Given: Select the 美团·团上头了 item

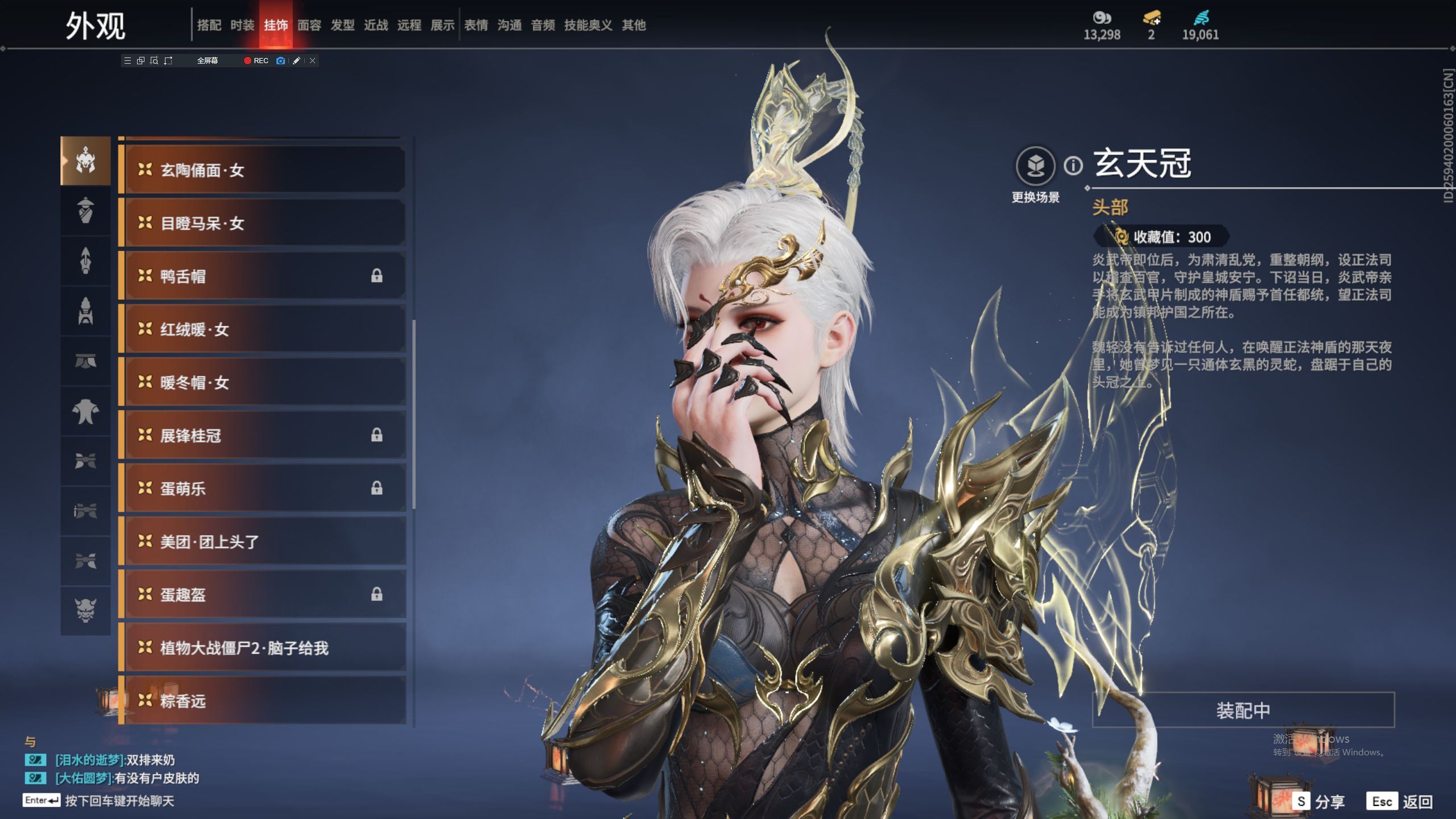Looking at the screenshot, I should coord(263,541).
